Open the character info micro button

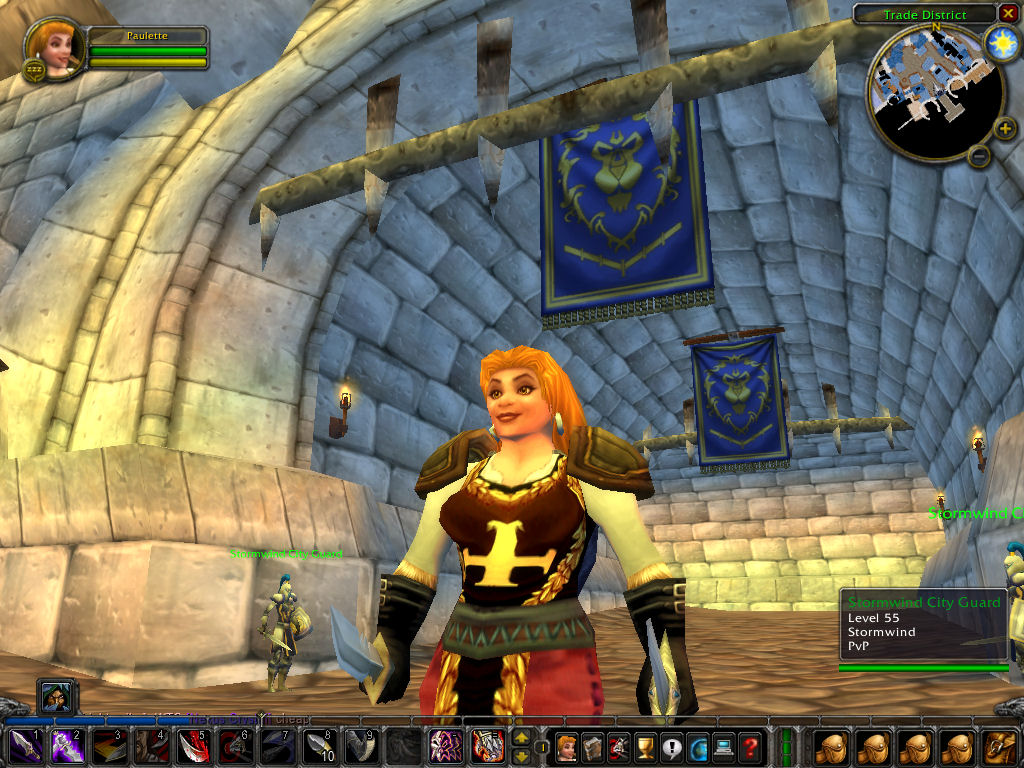(567, 747)
